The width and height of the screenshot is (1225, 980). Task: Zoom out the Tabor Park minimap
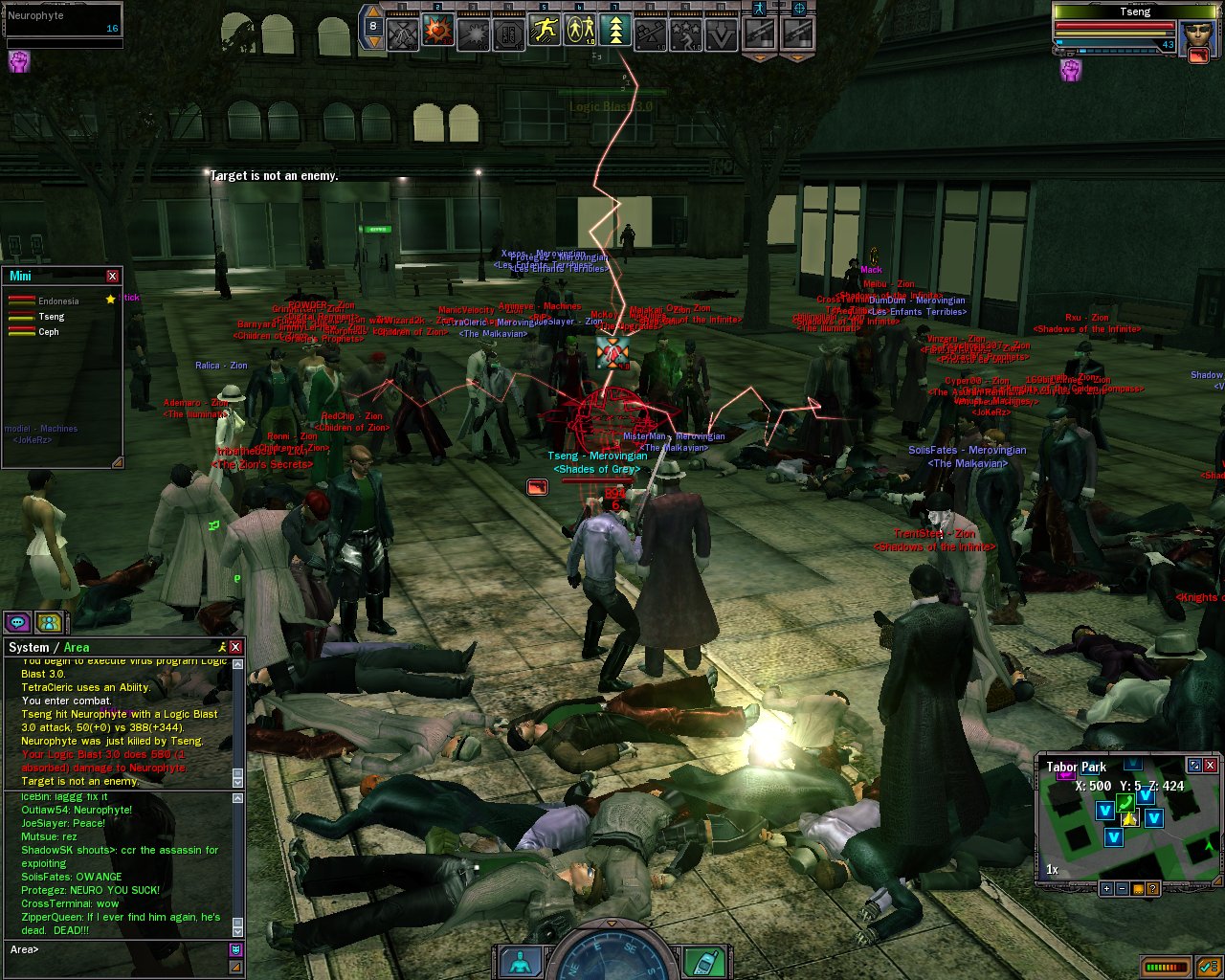[1122, 888]
